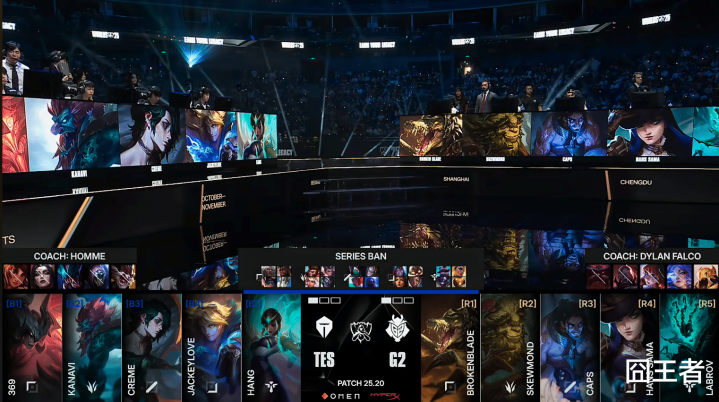Click the Coach: Homme label
The image size is (719, 402).
[x=68, y=256]
